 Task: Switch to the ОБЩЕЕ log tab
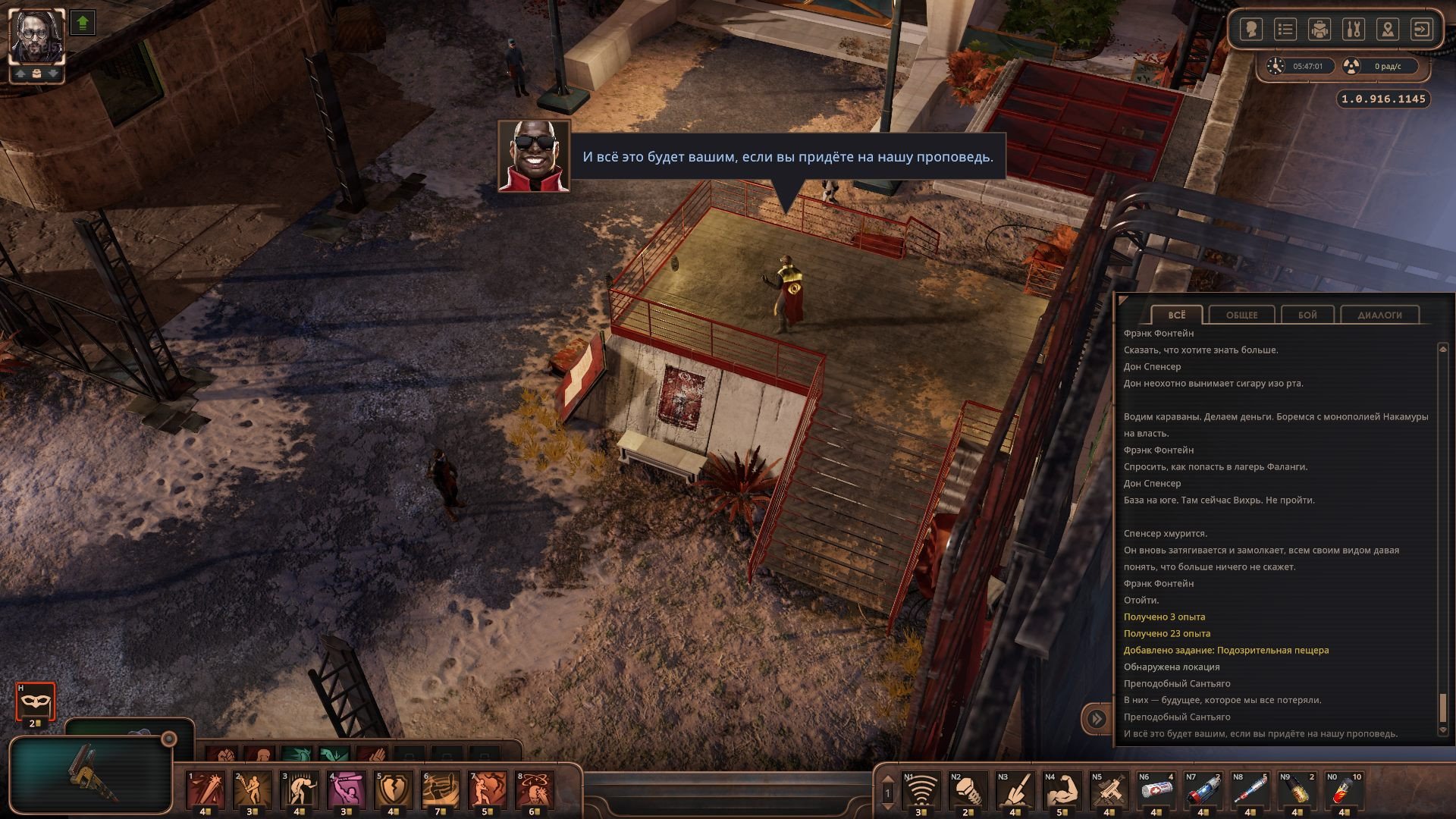1241,315
